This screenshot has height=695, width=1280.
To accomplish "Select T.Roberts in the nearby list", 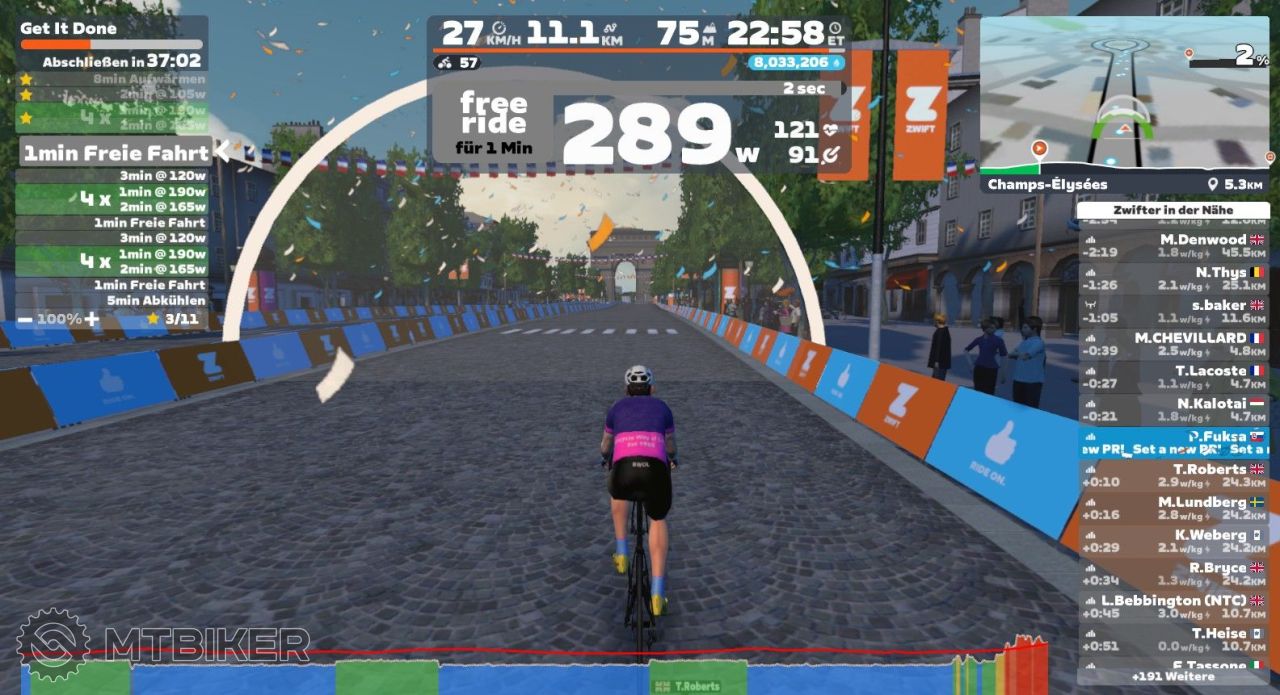I will pyautogui.click(x=1173, y=475).
